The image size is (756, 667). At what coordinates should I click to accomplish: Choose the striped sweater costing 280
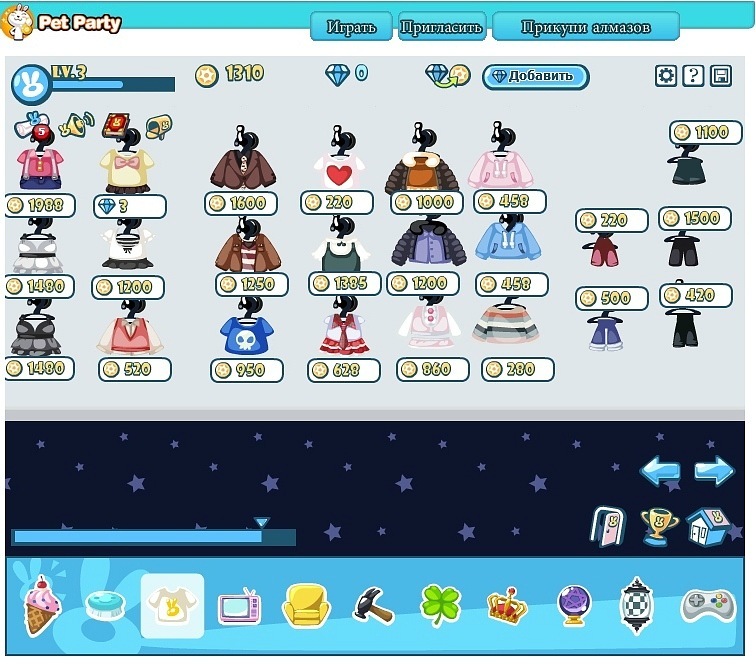[x=506, y=325]
